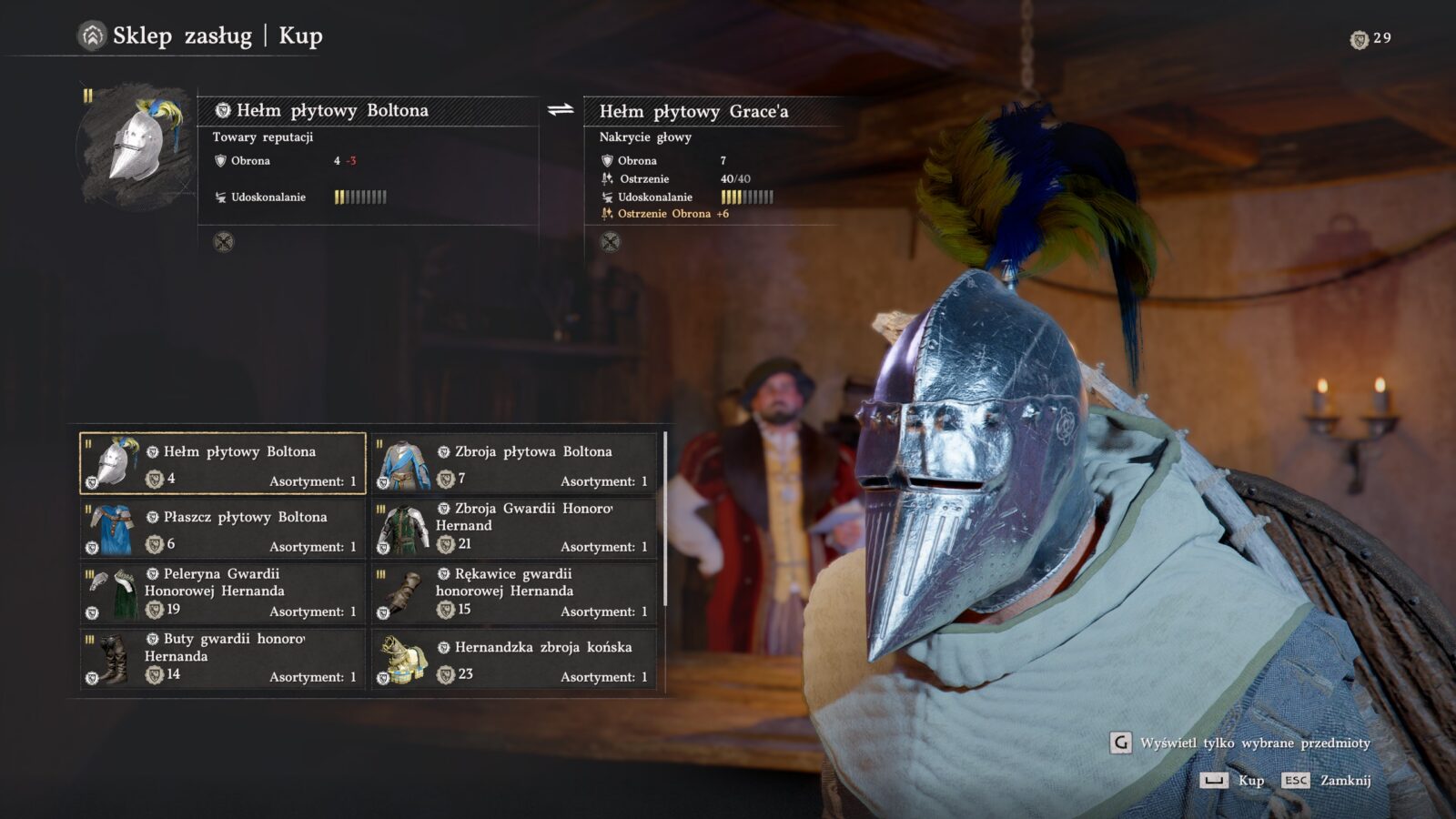Close the shop with Zamknij
Screen dimensions: 1456x819
1325,781
